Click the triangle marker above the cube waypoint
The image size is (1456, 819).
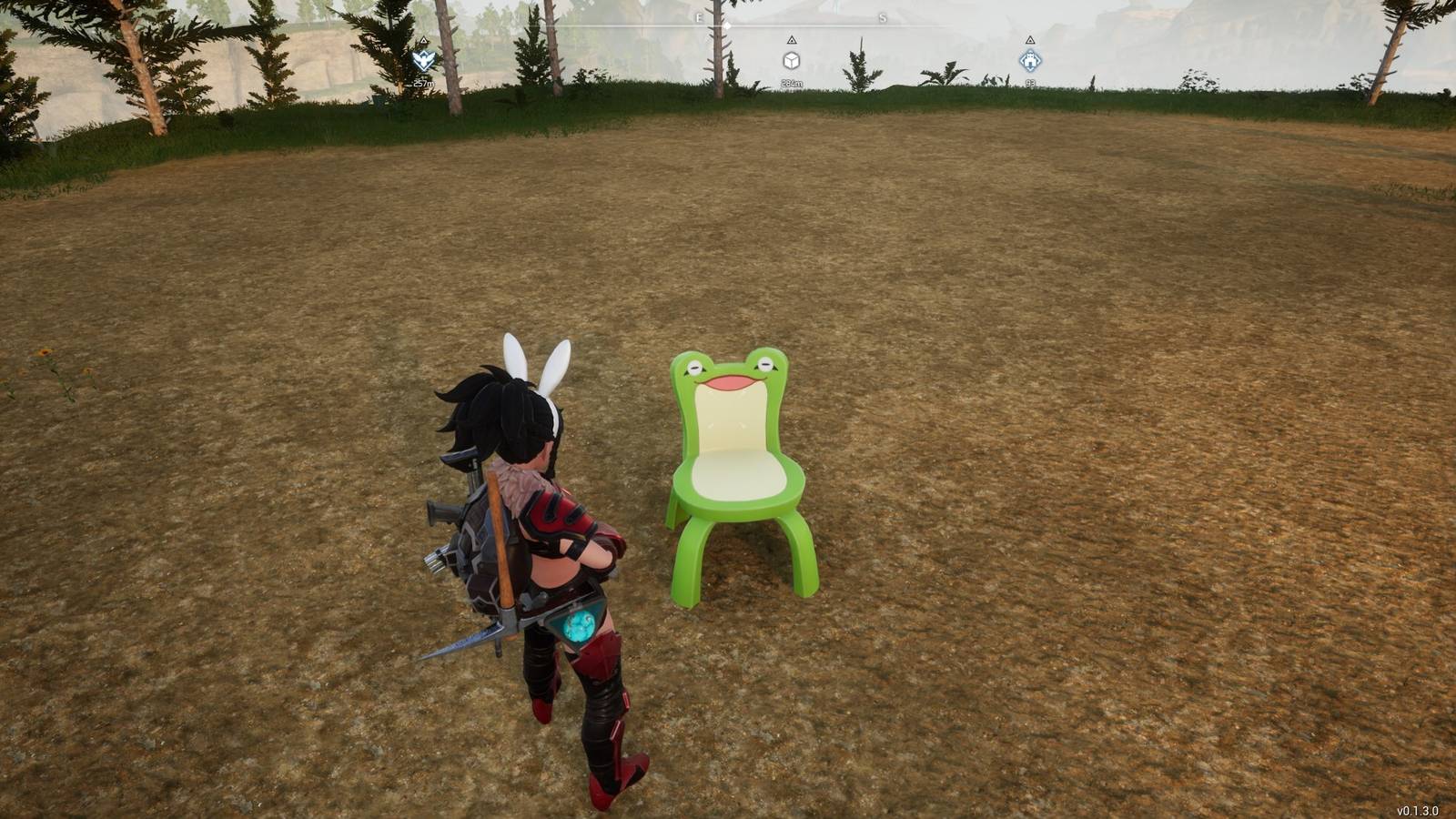point(792,40)
